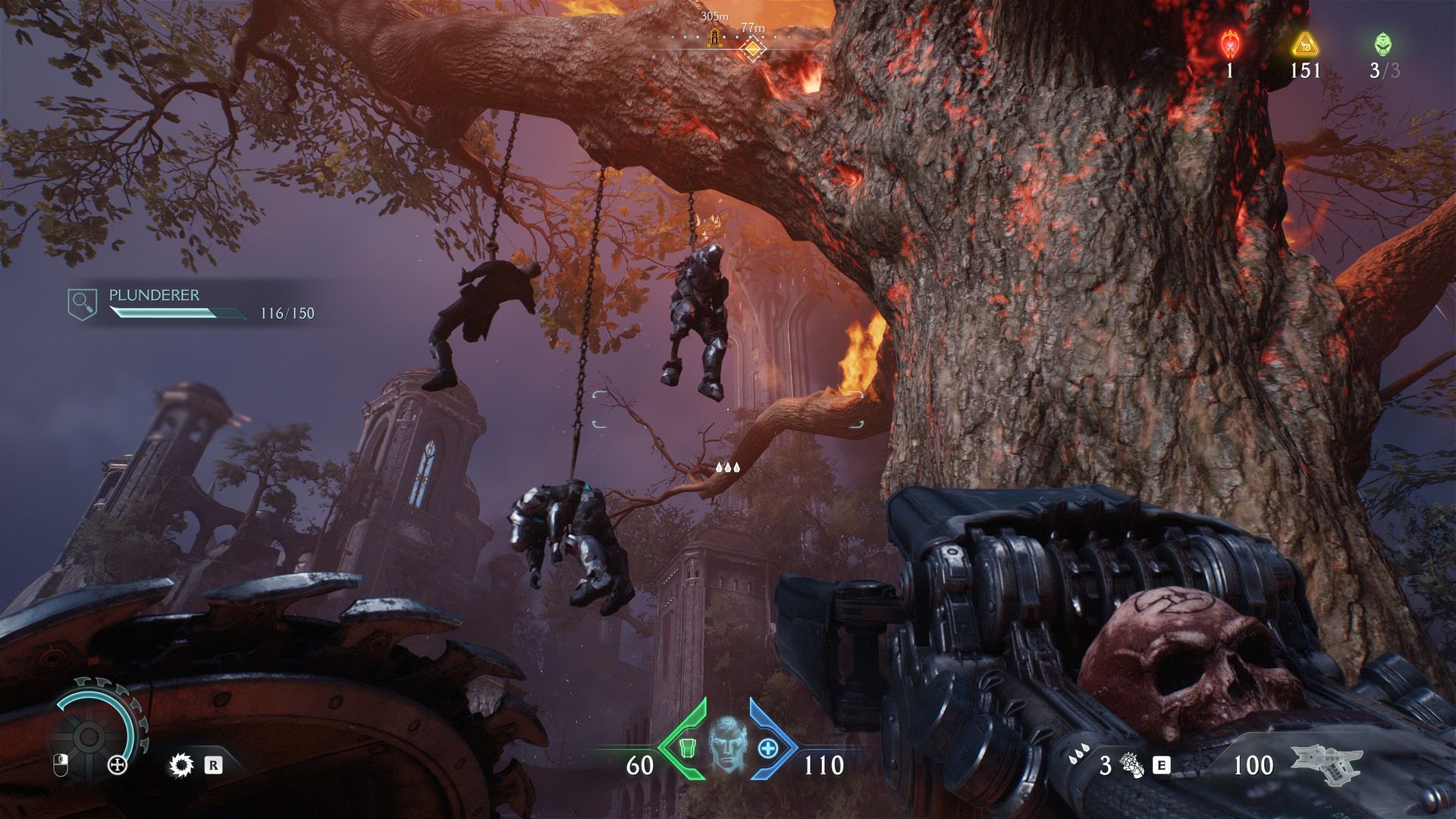Image resolution: width=1456 pixels, height=819 pixels.
Task: Activate the spiked gauntlet melee icon
Action: point(1132,765)
